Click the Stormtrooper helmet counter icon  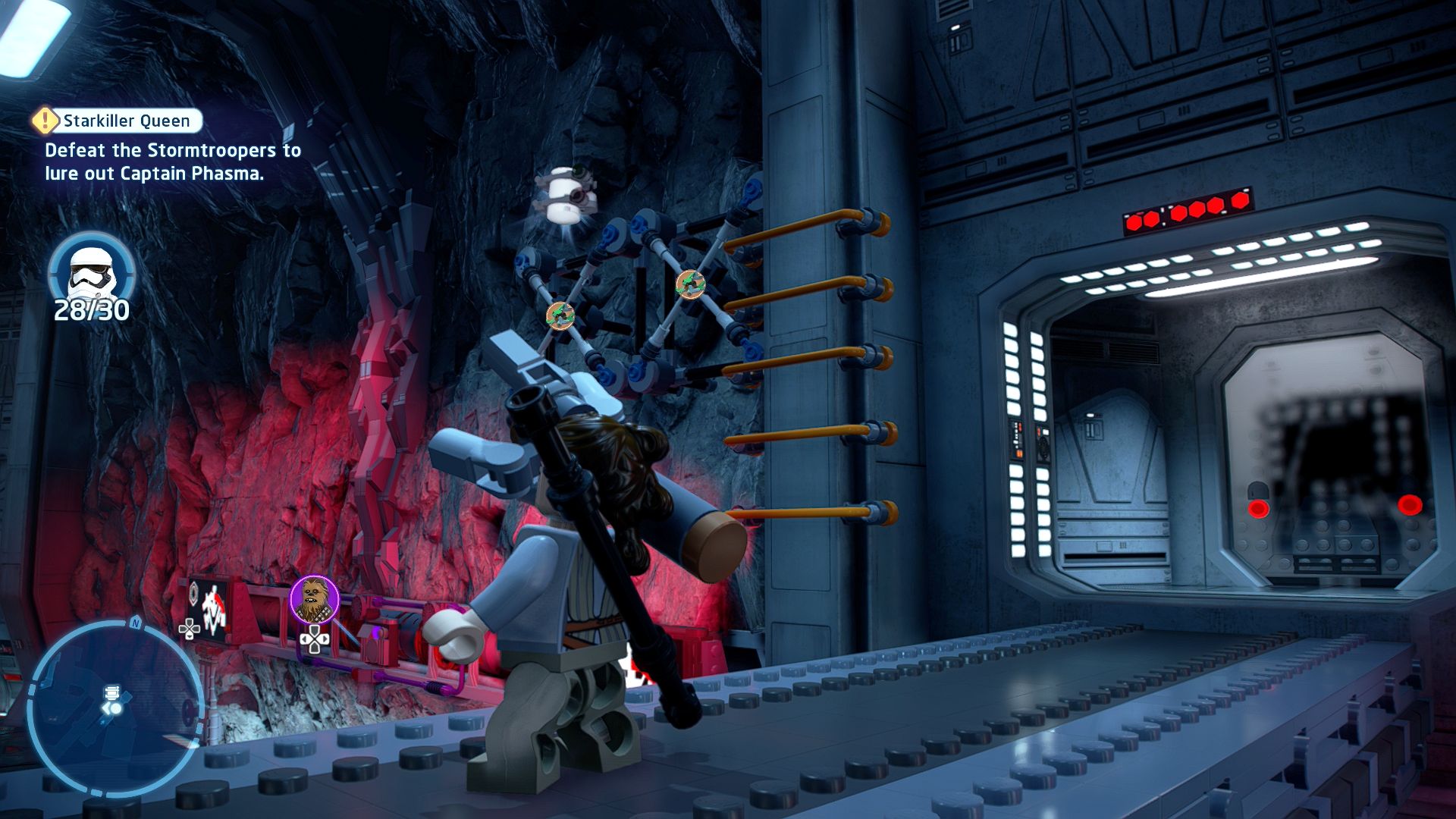[x=91, y=271]
